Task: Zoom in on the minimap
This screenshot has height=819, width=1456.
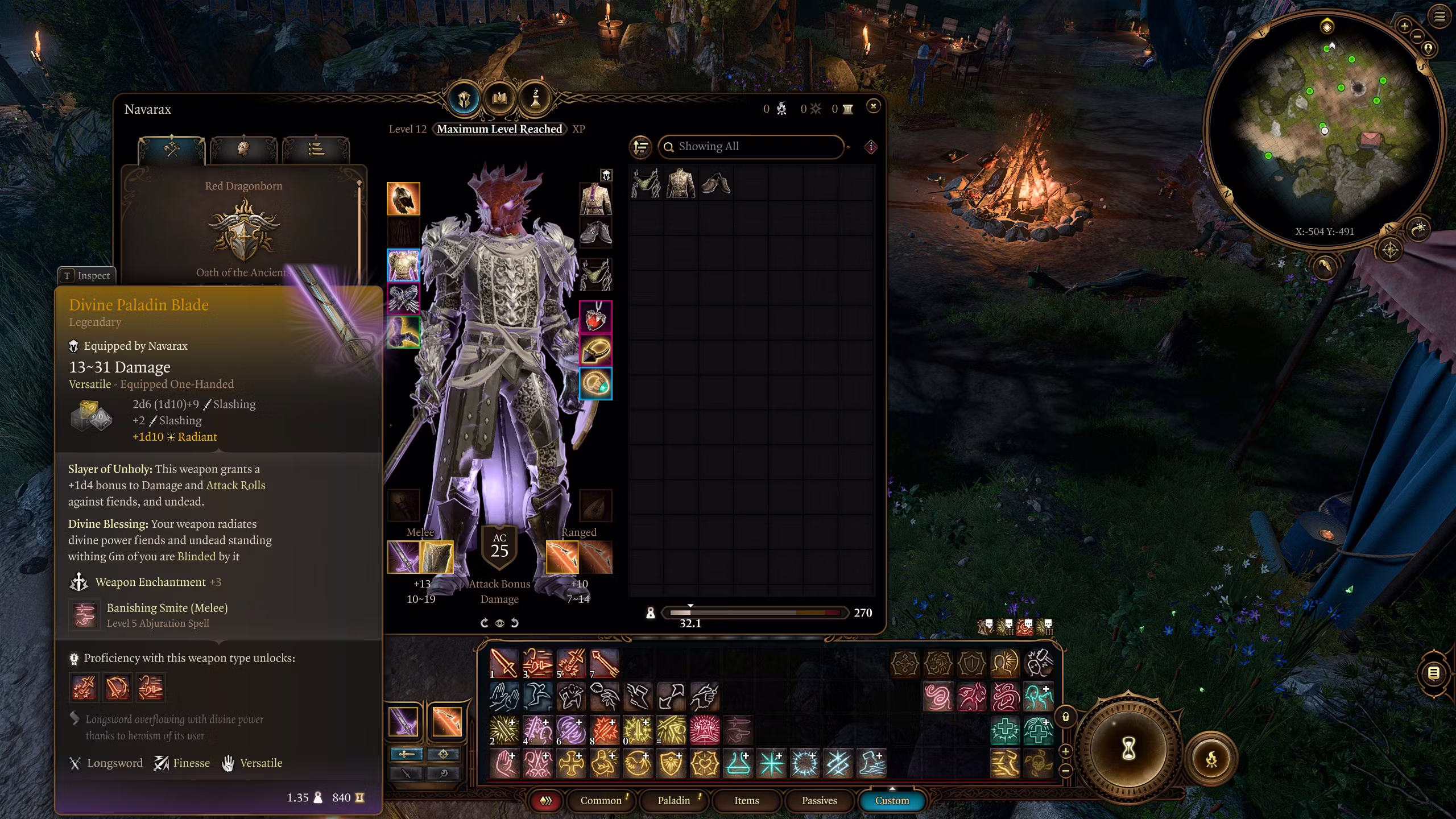Action: tap(1404, 26)
